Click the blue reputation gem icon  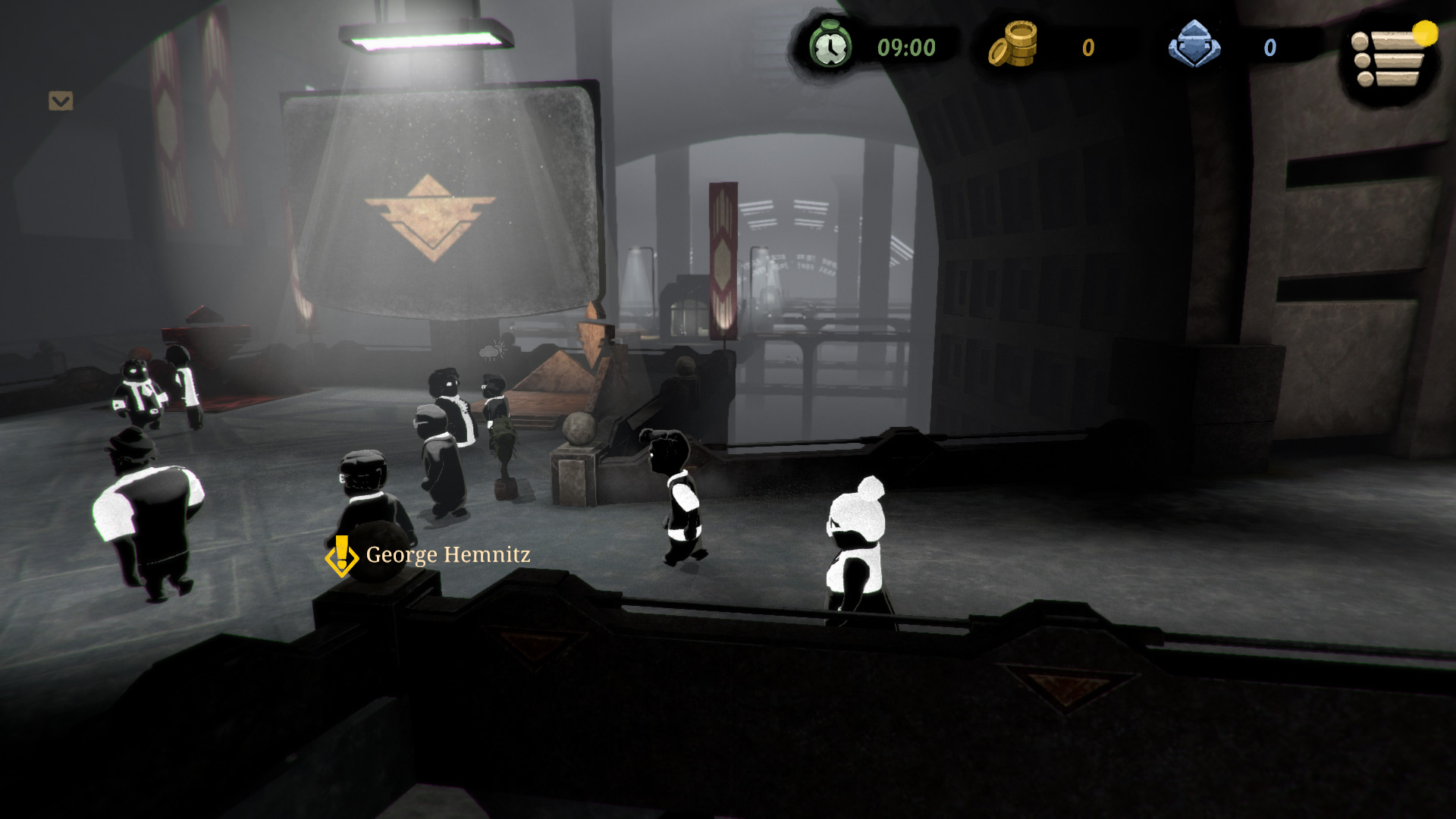pos(1194,45)
